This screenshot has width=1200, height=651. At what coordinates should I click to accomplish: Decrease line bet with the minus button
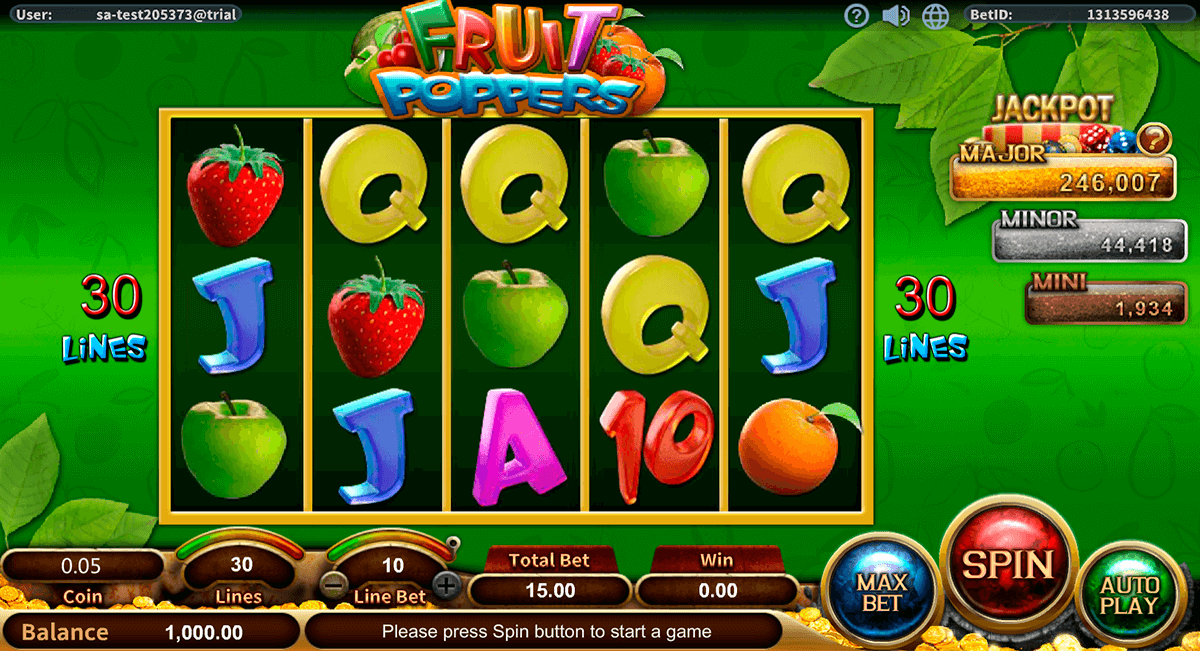[x=336, y=585]
